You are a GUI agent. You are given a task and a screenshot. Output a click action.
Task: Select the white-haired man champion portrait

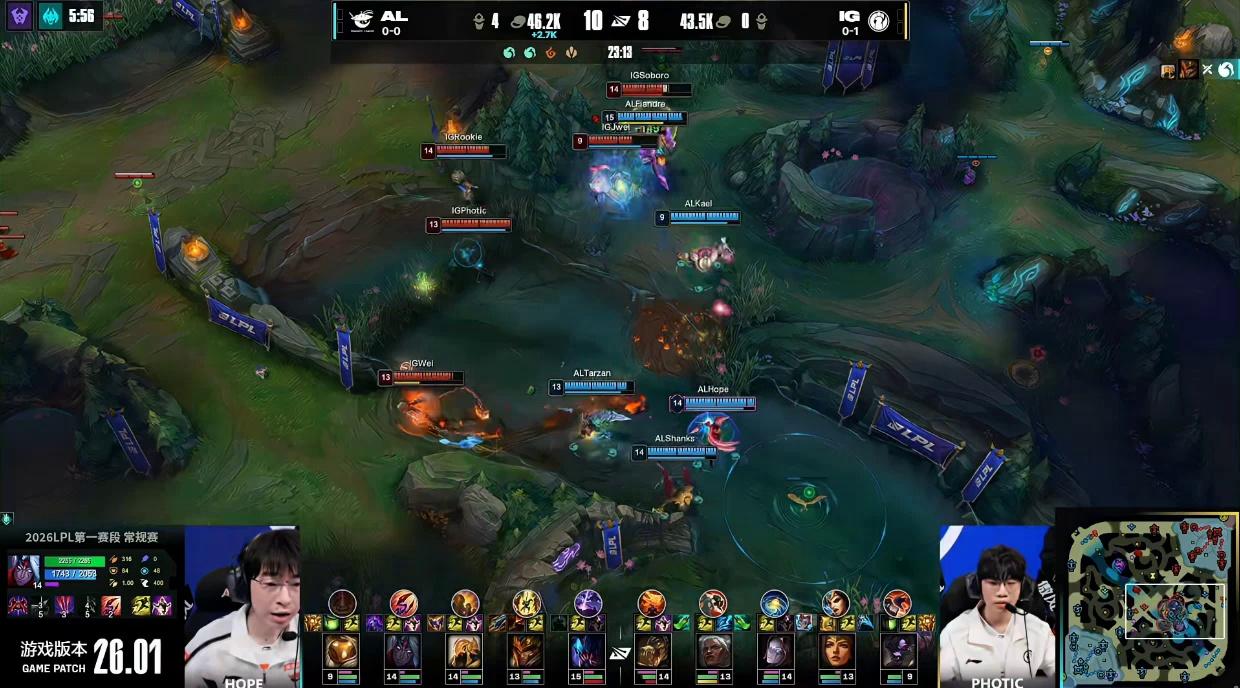pyautogui.click(x=712, y=651)
